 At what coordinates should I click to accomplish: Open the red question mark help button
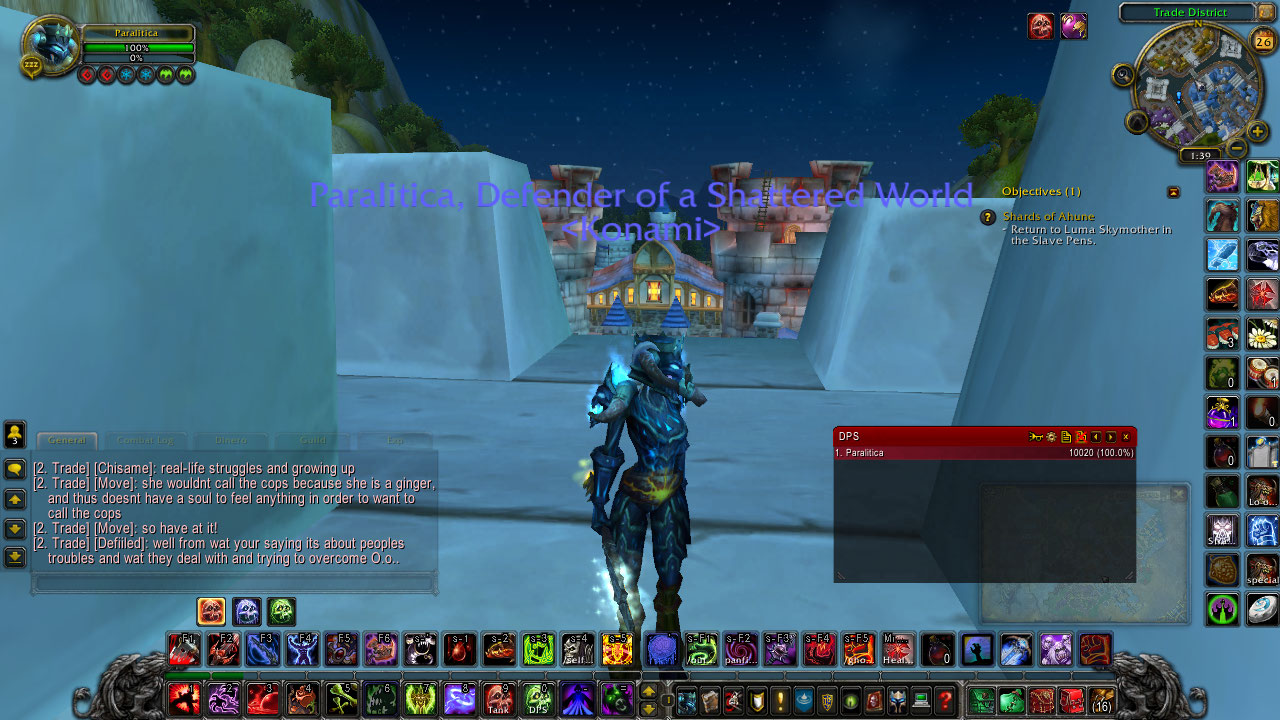pos(945,700)
